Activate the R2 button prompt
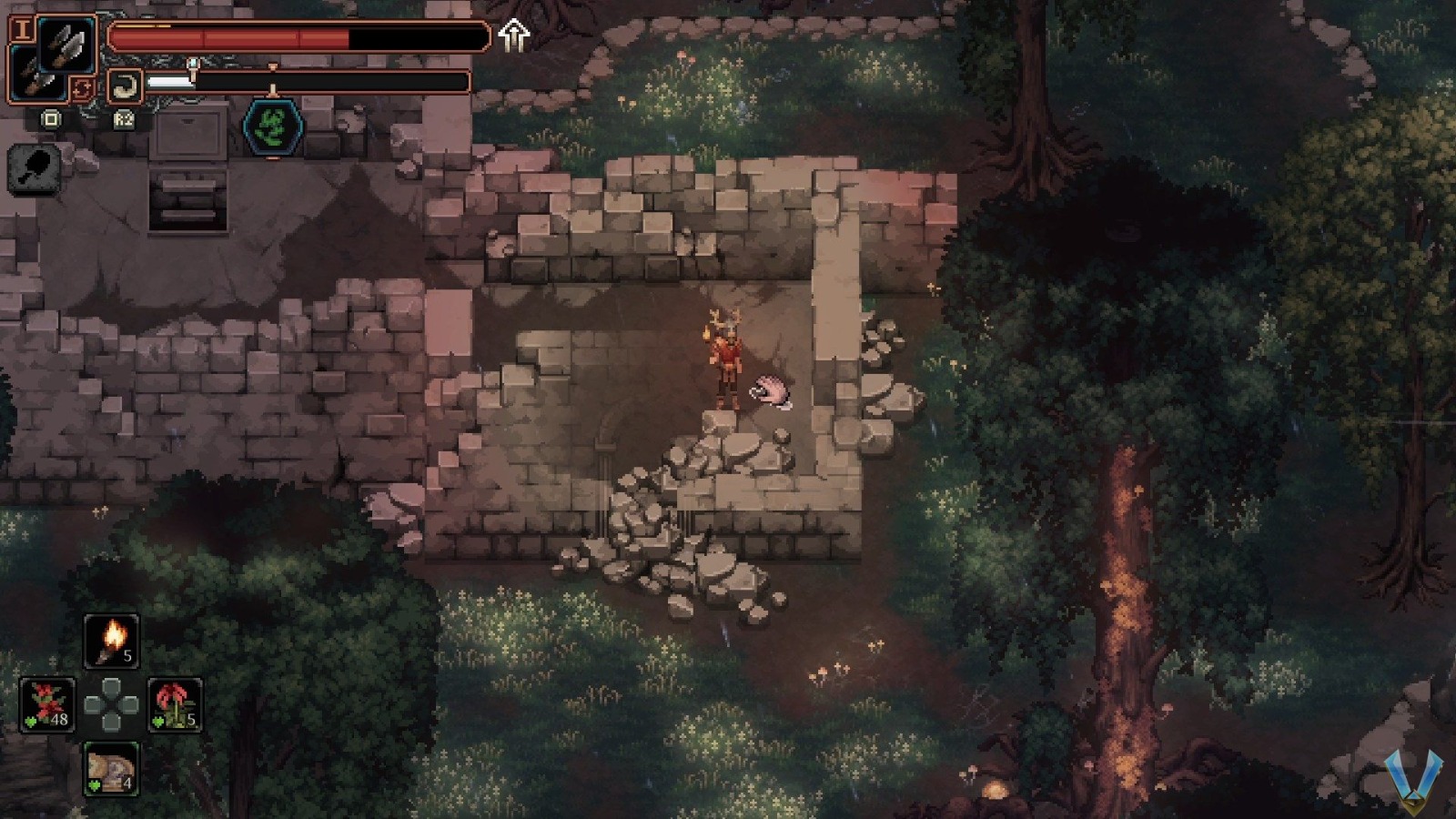This screenshot has width=1456, height=819. coord(124,120)
